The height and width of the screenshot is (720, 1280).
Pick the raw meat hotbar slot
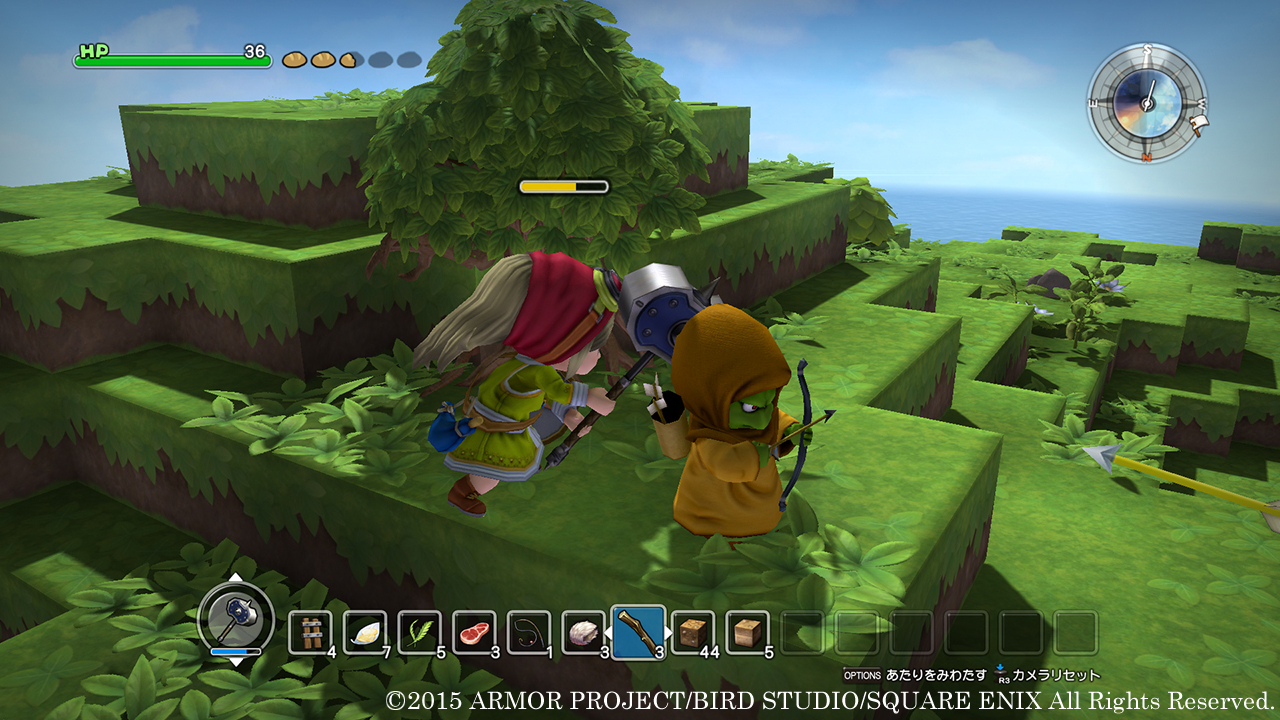[x=474, y=632]
